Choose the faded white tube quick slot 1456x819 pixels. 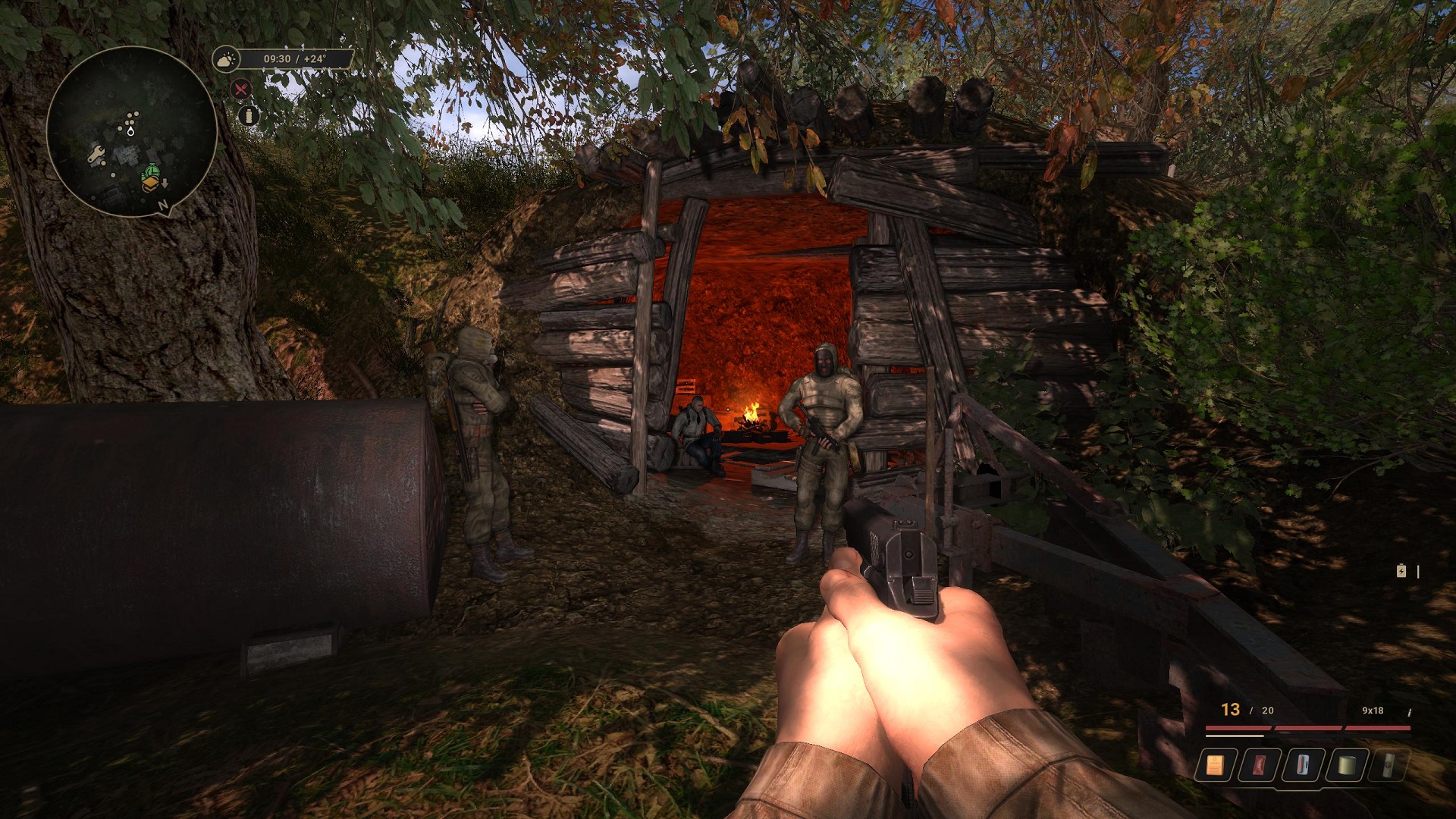(1388, 765)
